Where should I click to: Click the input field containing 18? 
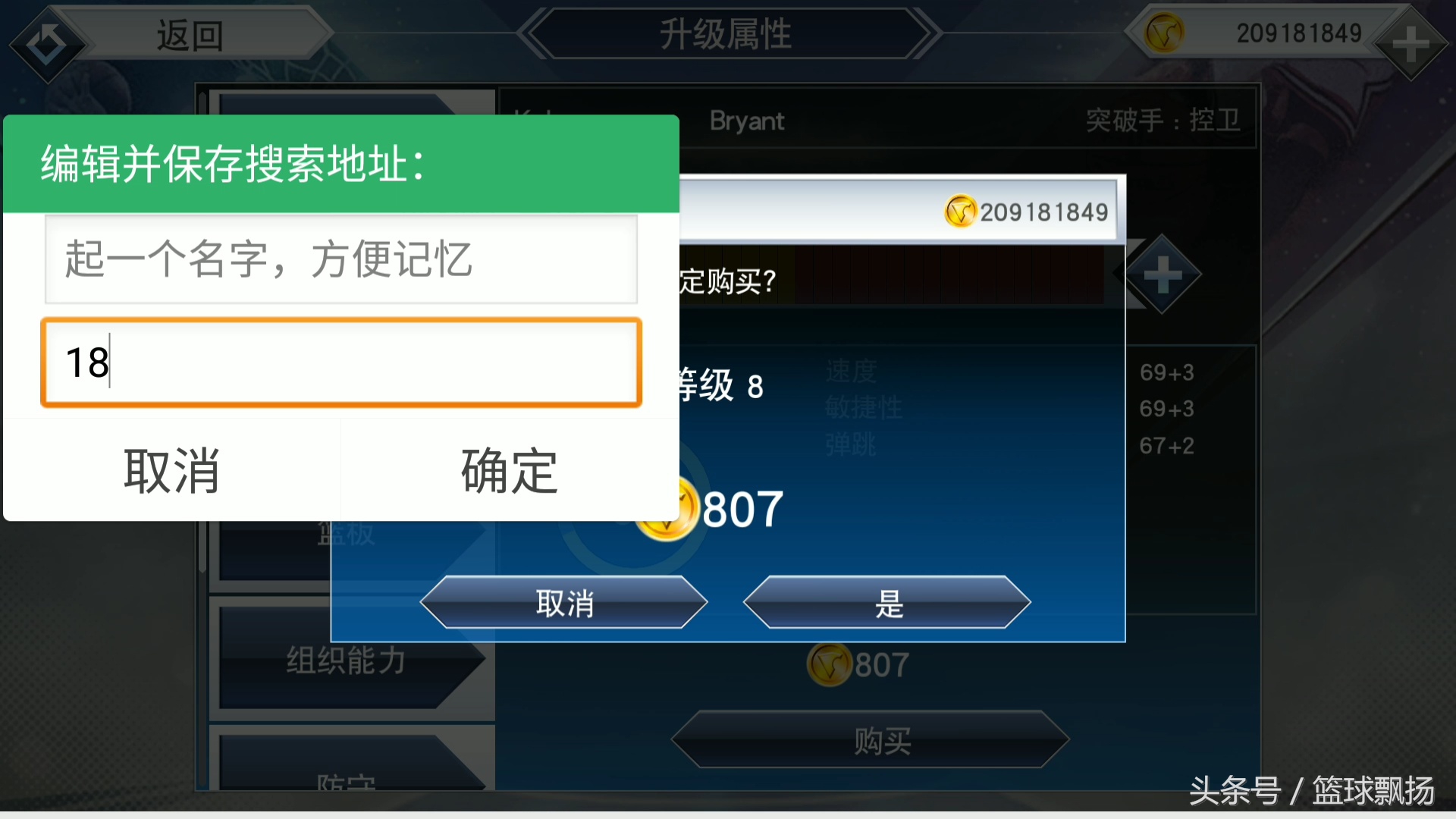[340, 363]
